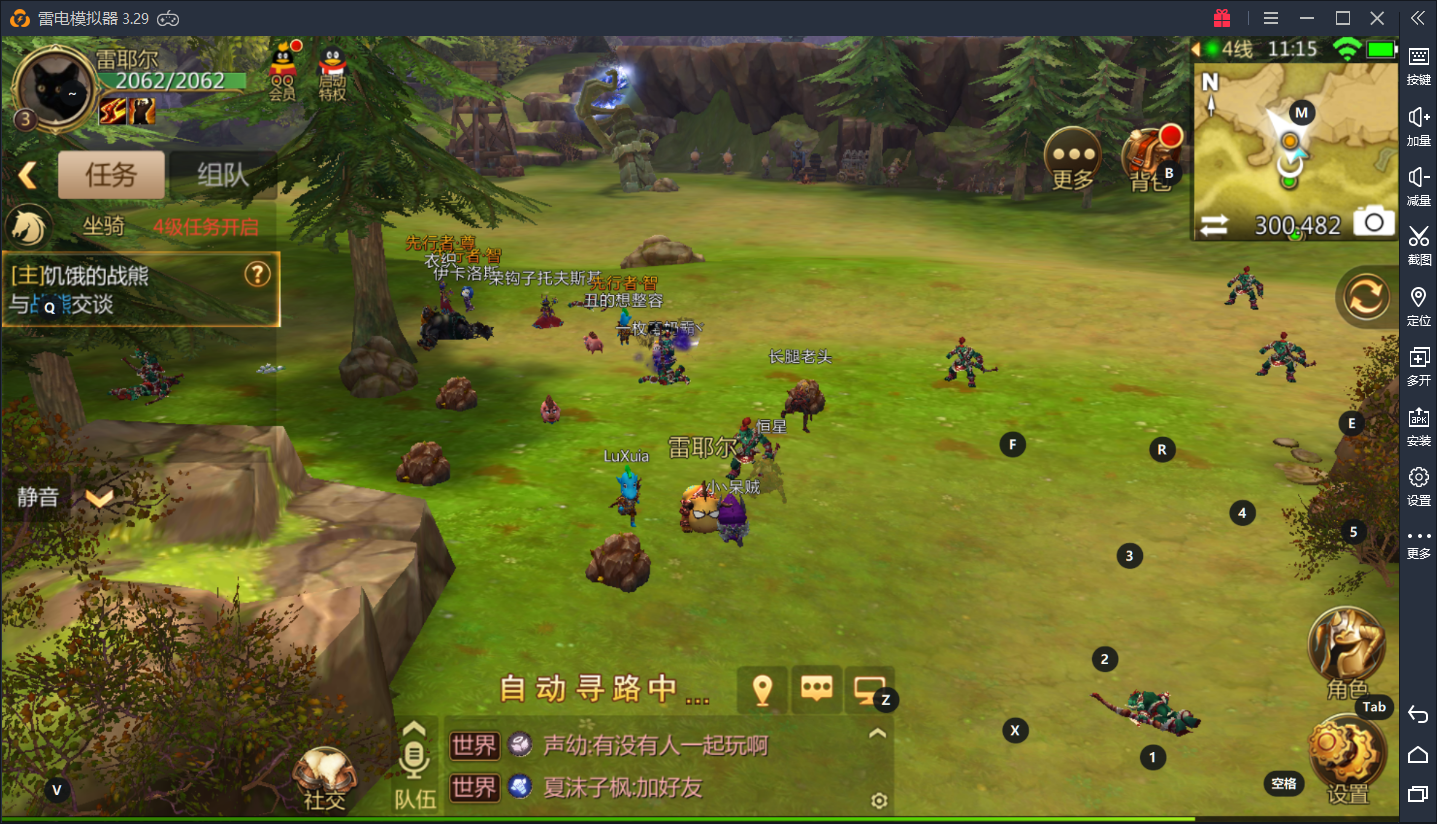Viewport: 1437px width, 824px height.
Task: Open the quest help question mark
Action: point(258,274)
